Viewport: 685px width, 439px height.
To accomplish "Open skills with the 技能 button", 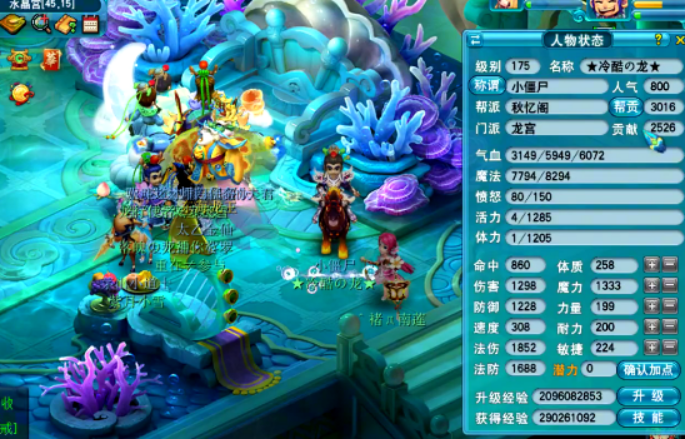I will 649,417.
